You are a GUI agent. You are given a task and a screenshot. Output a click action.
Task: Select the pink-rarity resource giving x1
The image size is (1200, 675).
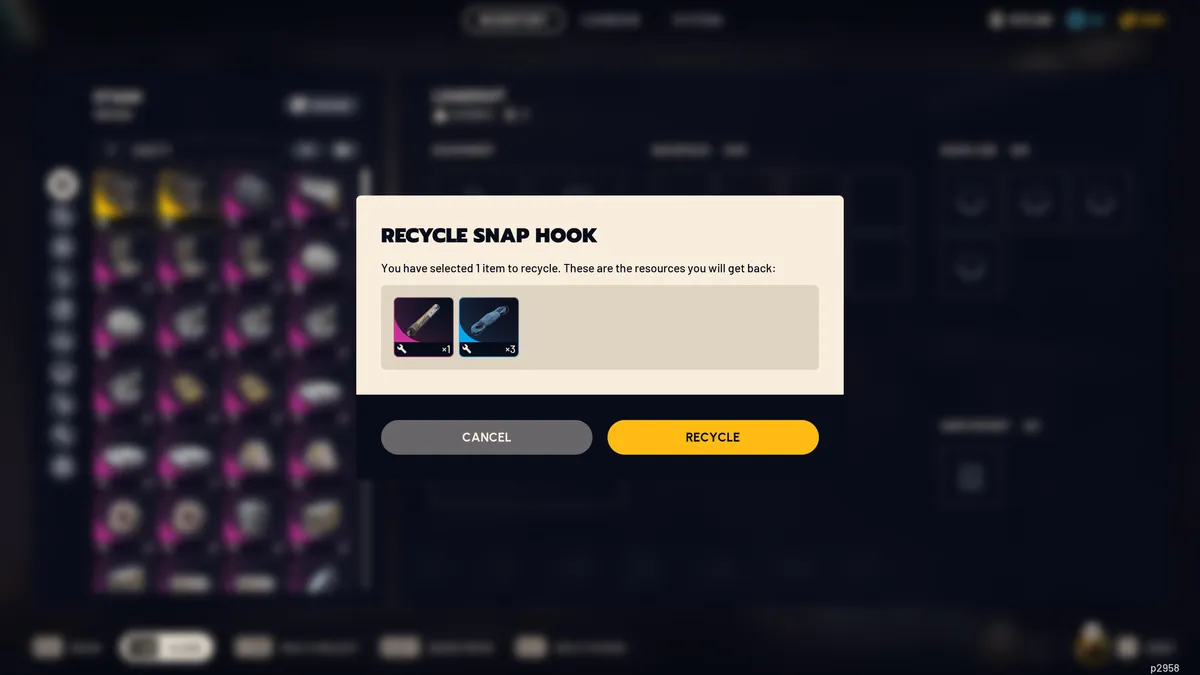423,326
